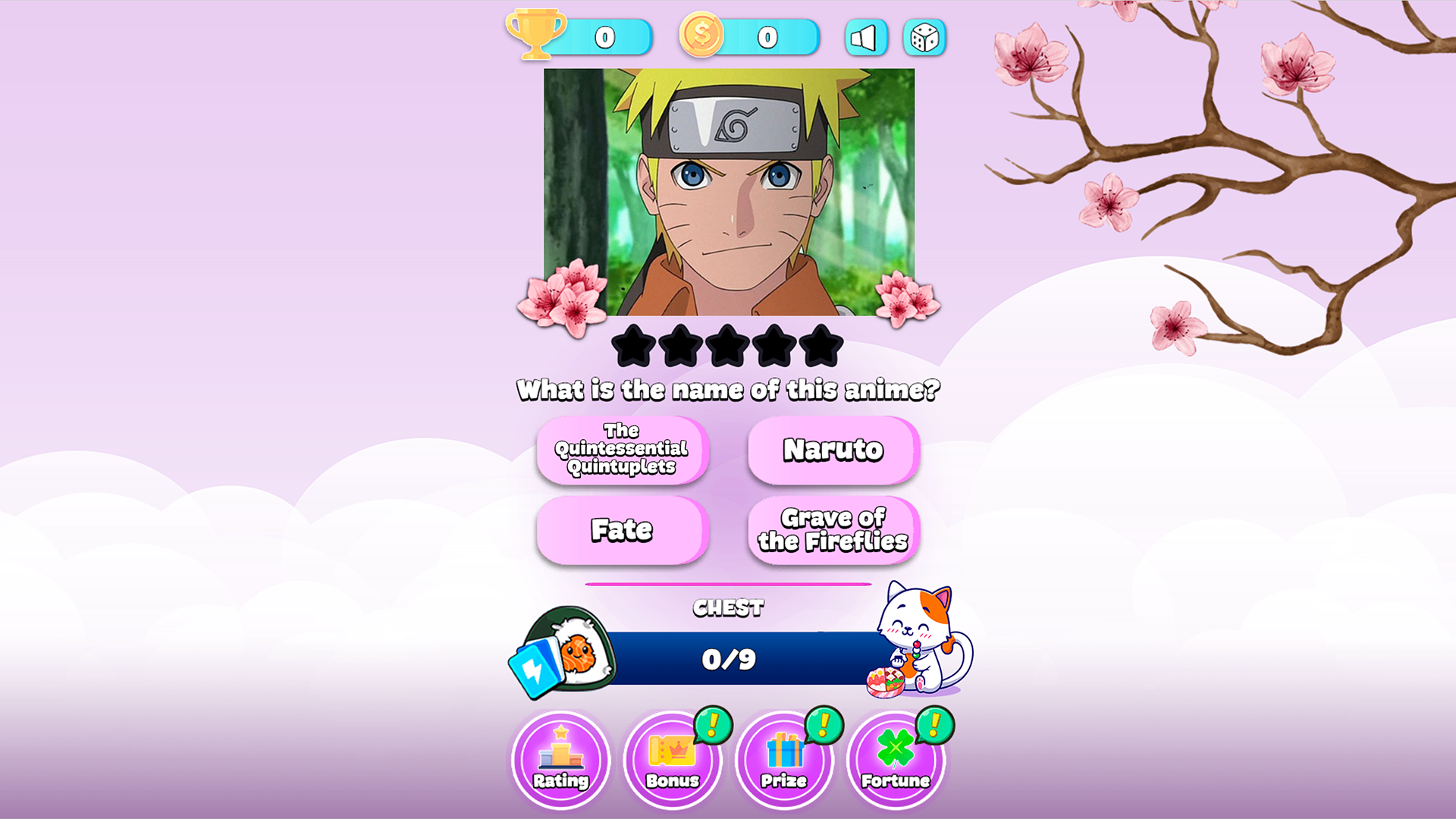Select The Quintessential Quintuplets answer
This screenshot has width=1456, height=819.
[621, 449]
